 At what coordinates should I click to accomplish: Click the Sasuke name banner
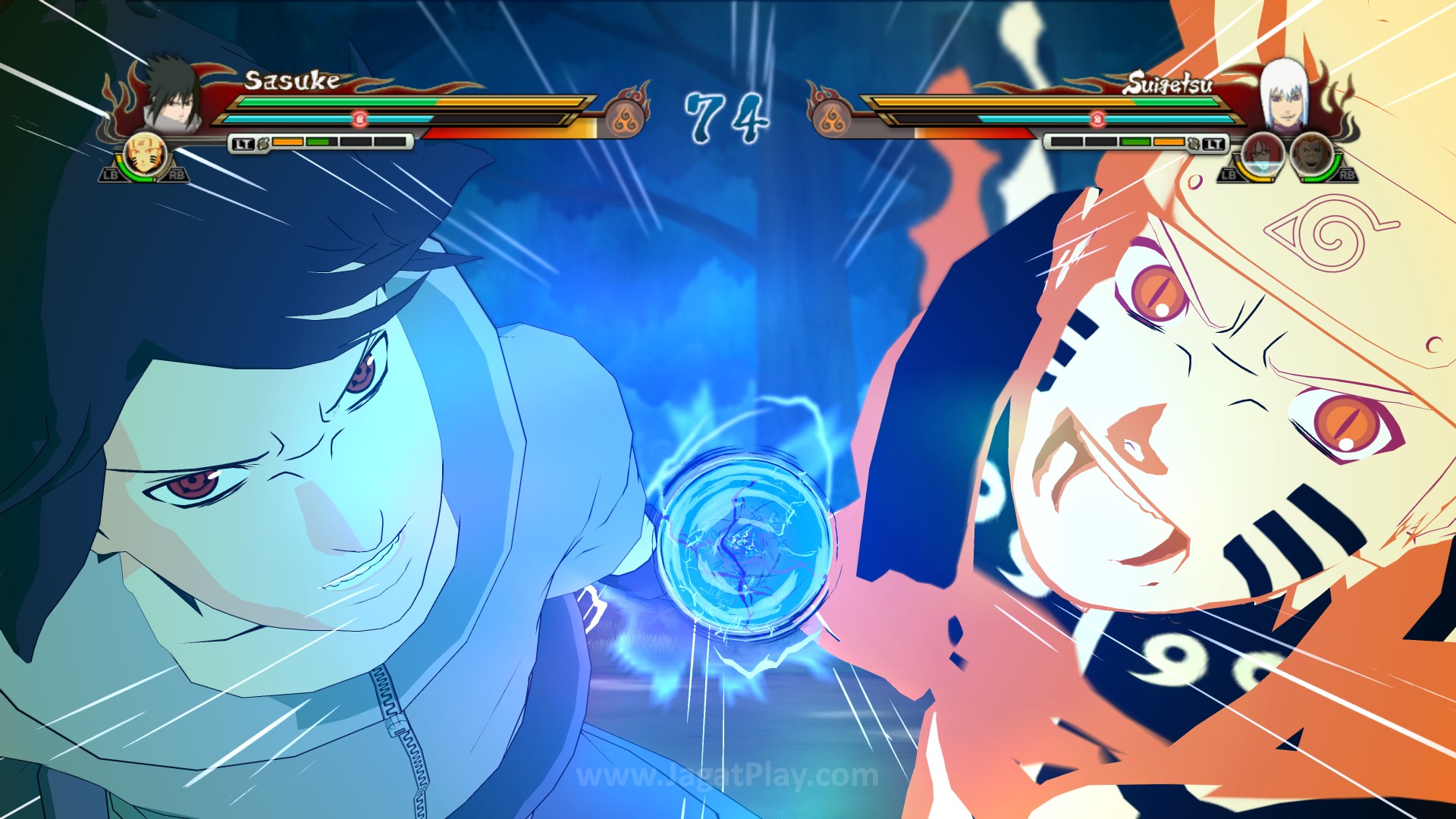click(x=291, y=80)
